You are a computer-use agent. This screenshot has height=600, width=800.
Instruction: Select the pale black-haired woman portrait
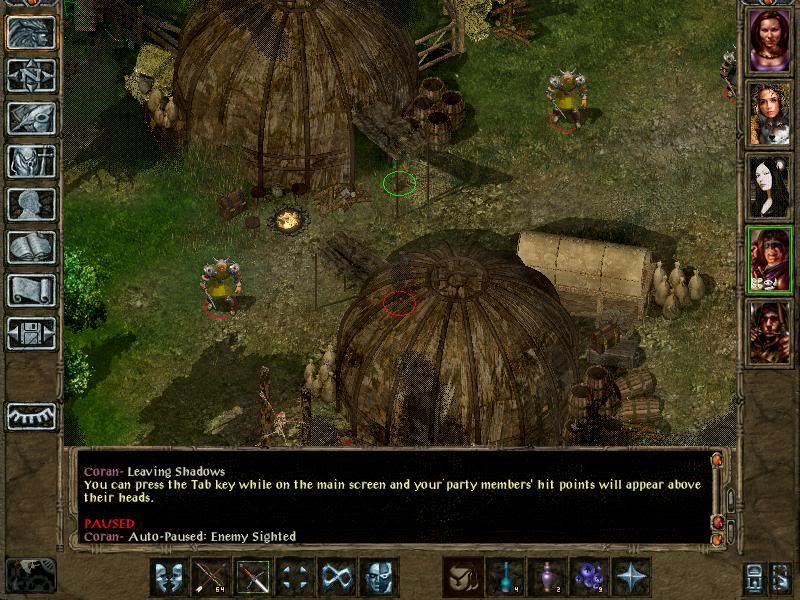pos(769,186)
